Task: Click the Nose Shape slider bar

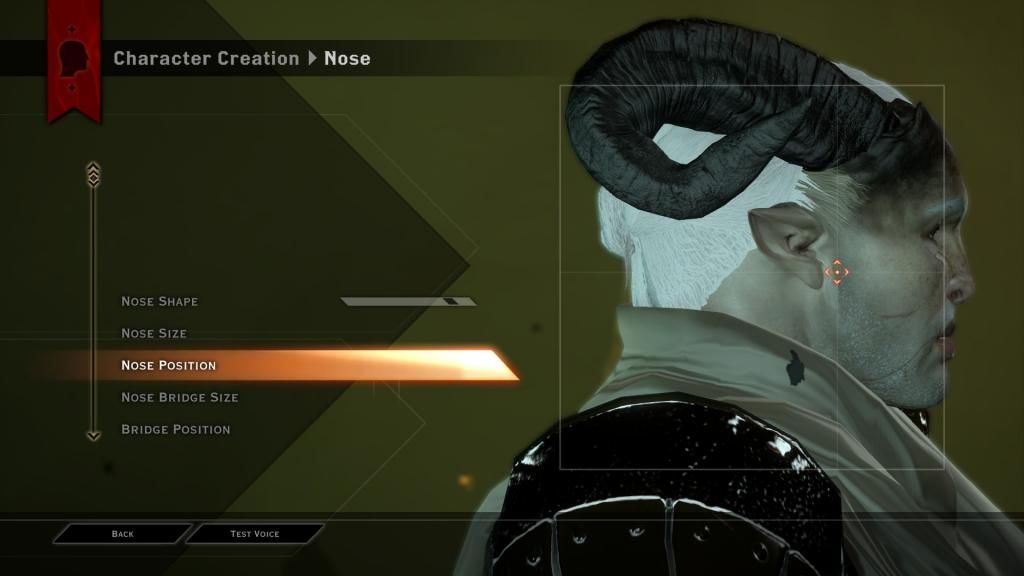Action: point(408,301)
